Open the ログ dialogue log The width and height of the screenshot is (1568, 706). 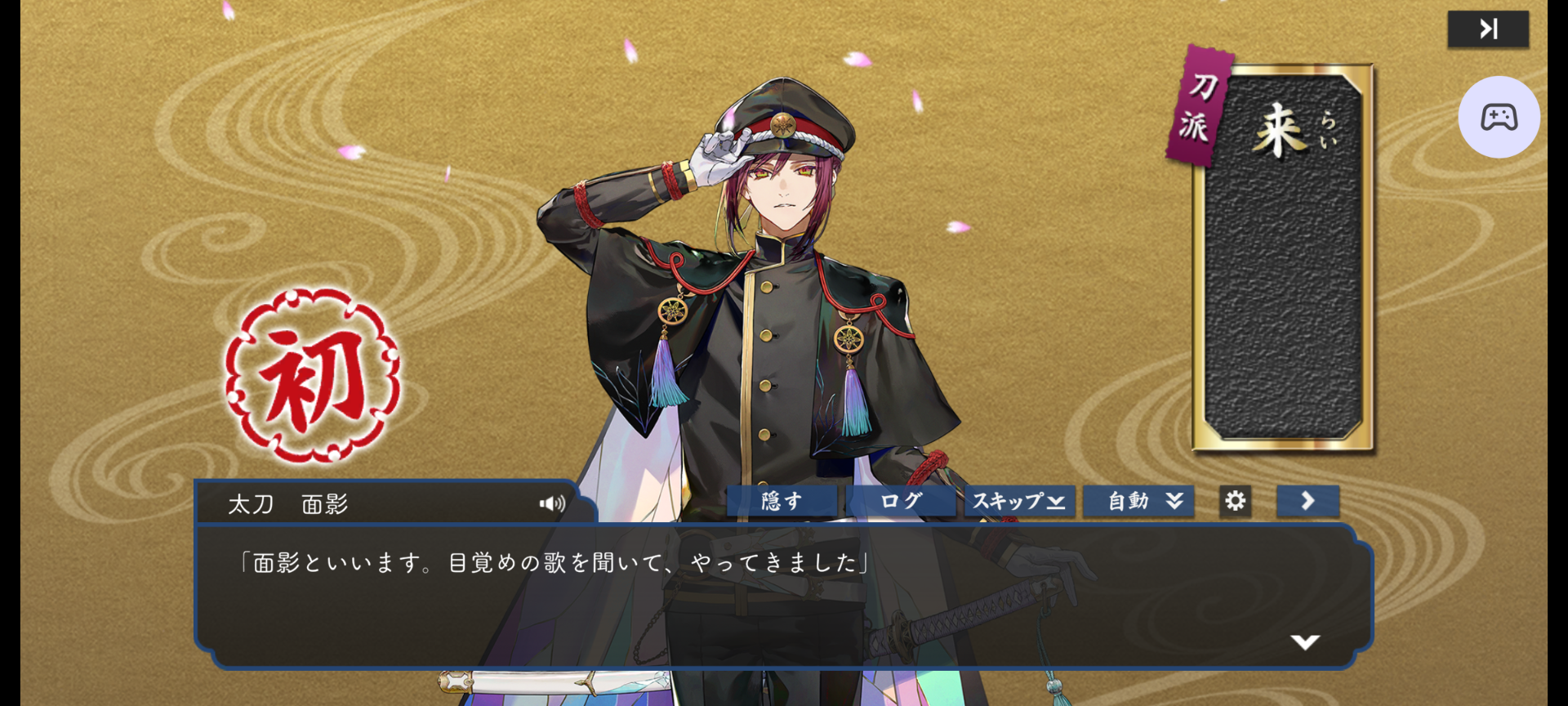[901, 501]
